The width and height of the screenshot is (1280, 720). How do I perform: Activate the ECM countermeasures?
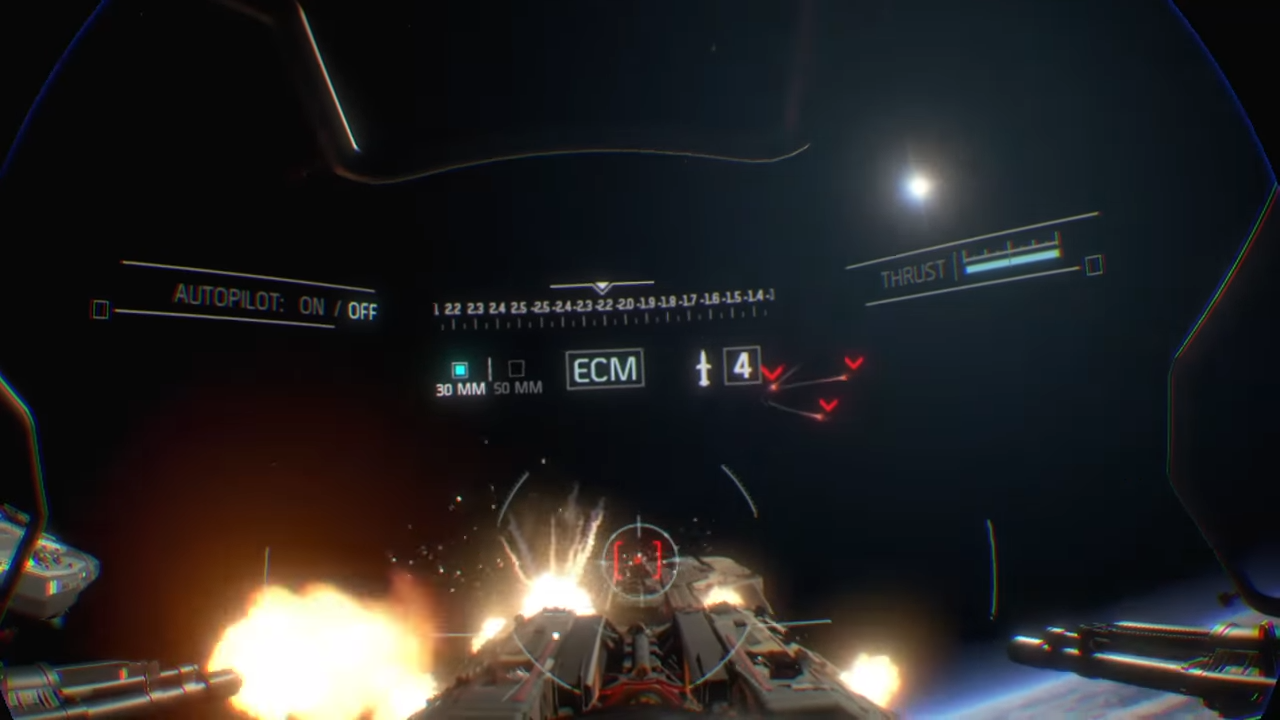[604, 369]
